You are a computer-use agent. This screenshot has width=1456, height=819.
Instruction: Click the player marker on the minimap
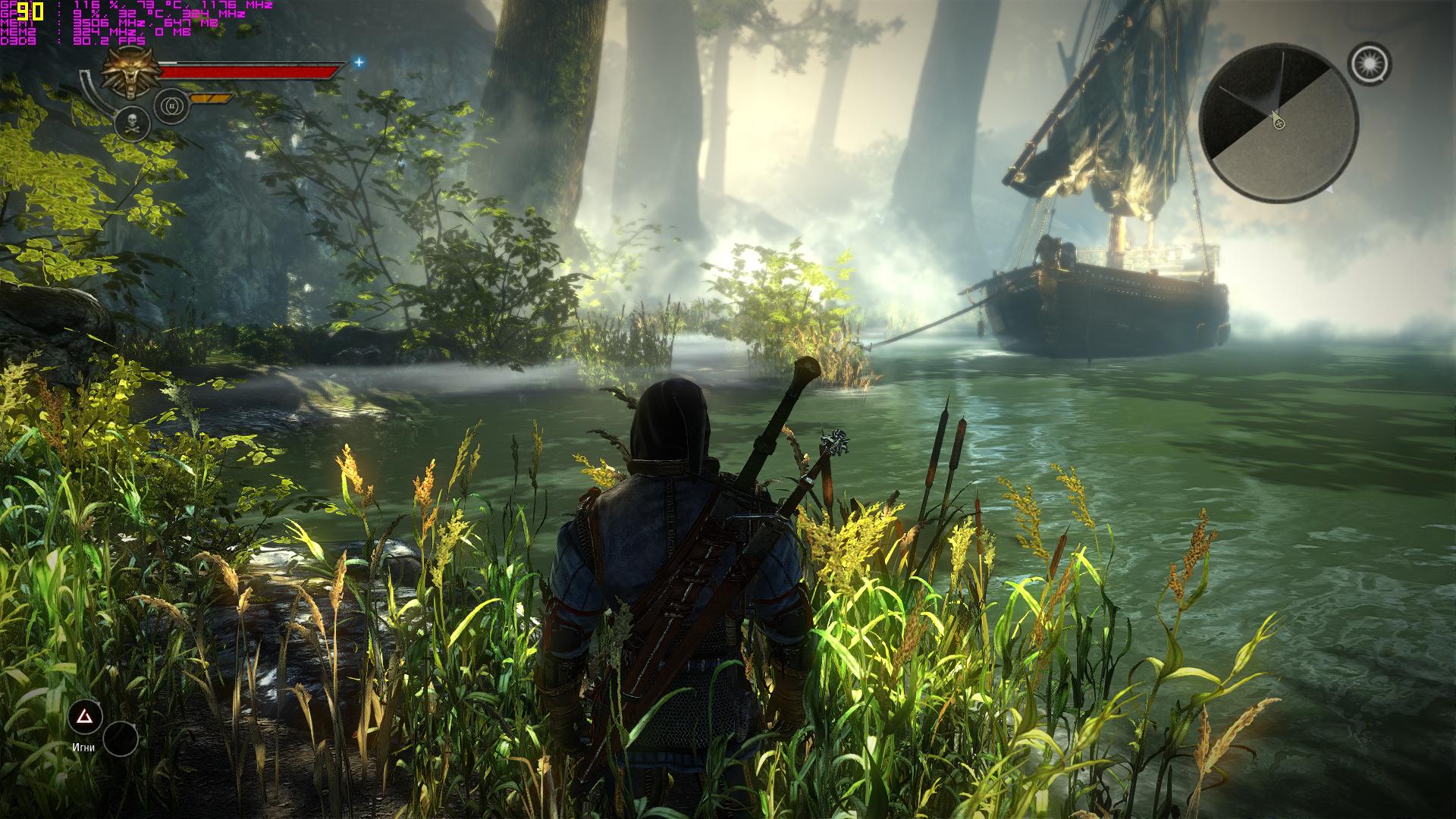tap(1279, 123)
